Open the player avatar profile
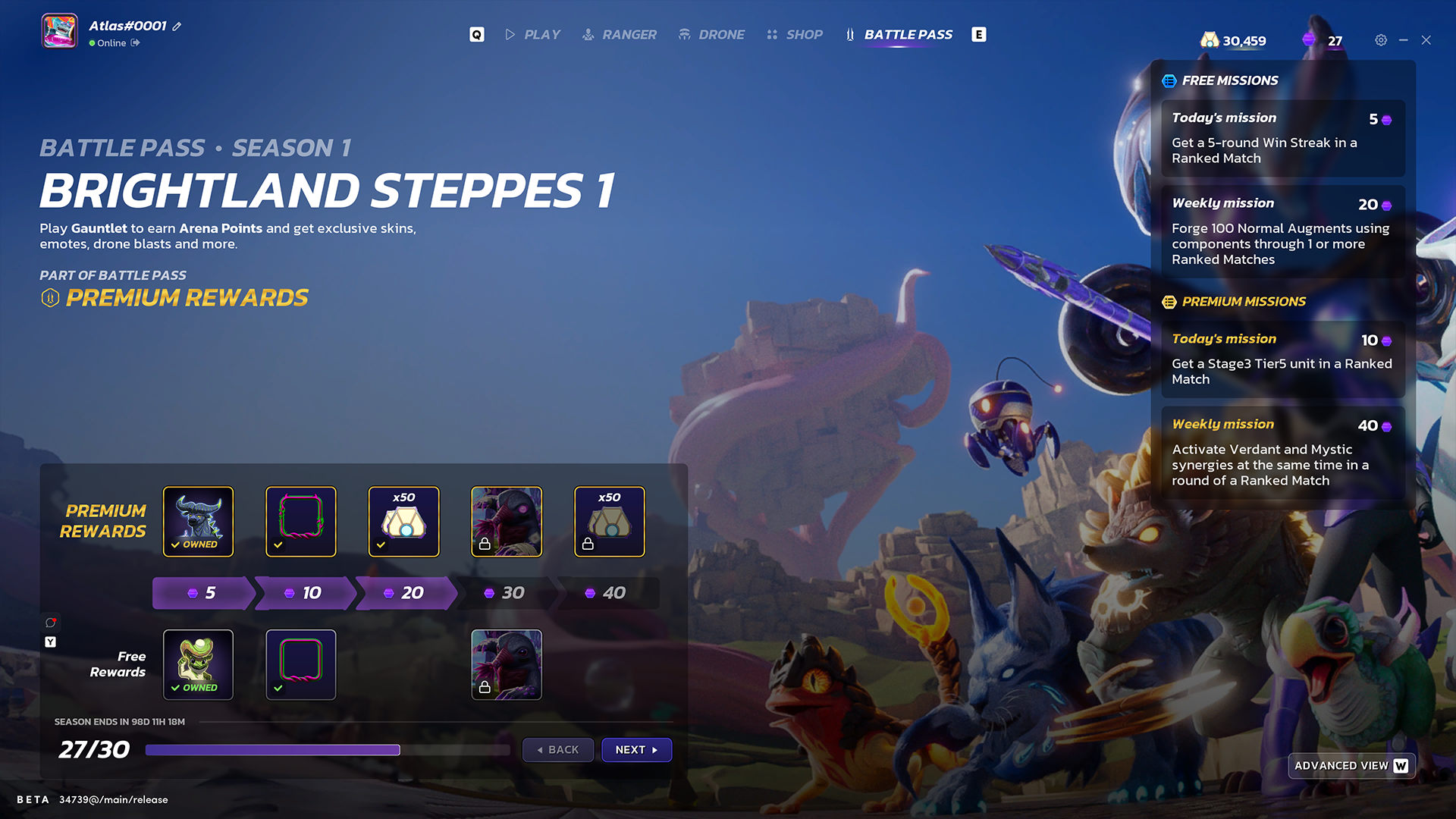The height and width of the screenshot is (819, 1456). pyautogui.click(x=59, y=32)
